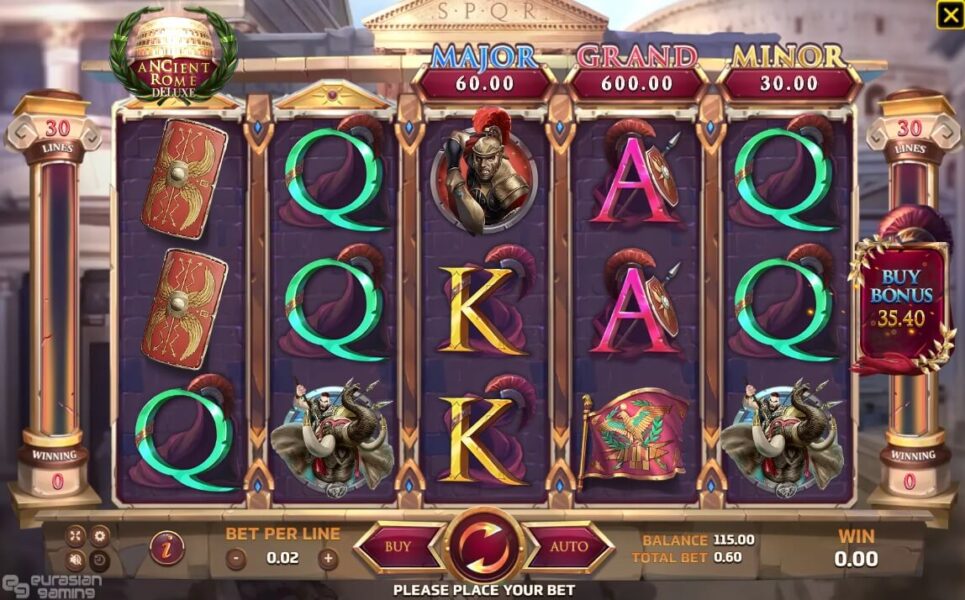Screen dimensions: 965x600
Task: Decrease bet per line with minus
Action: pos(236,558)
